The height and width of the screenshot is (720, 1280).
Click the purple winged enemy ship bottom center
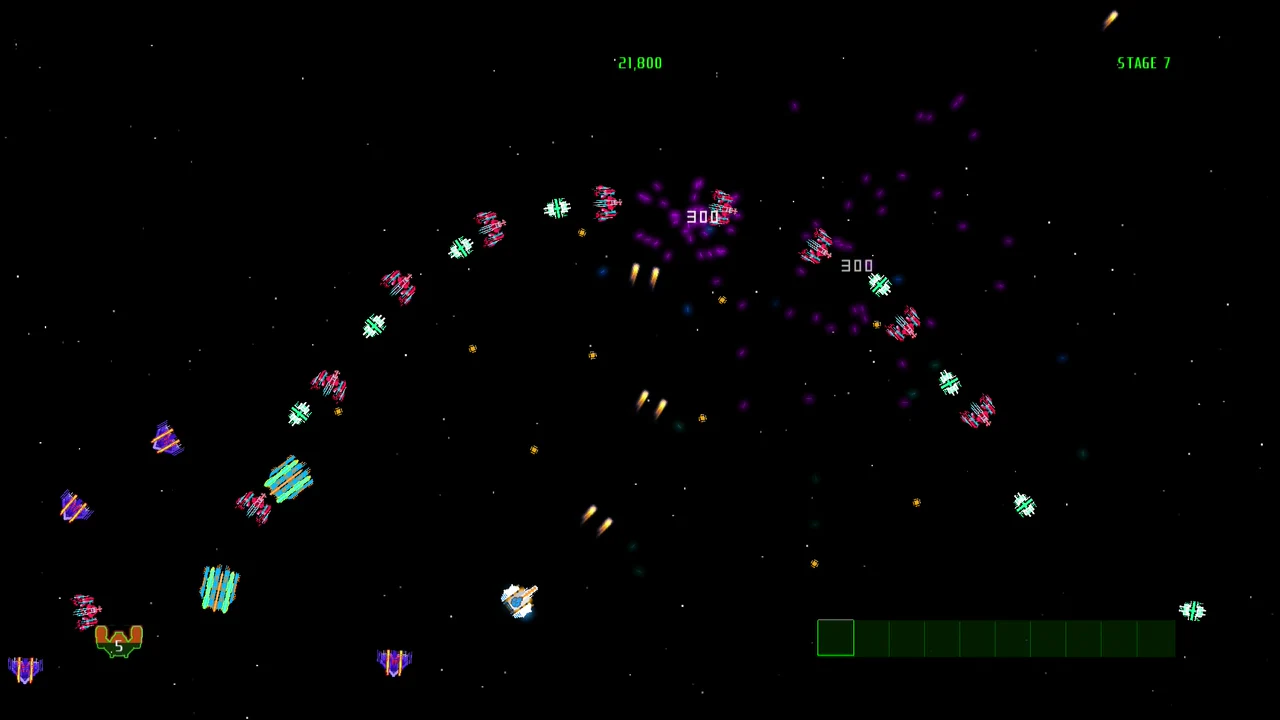pyautogui.click(x=393, y=660)
